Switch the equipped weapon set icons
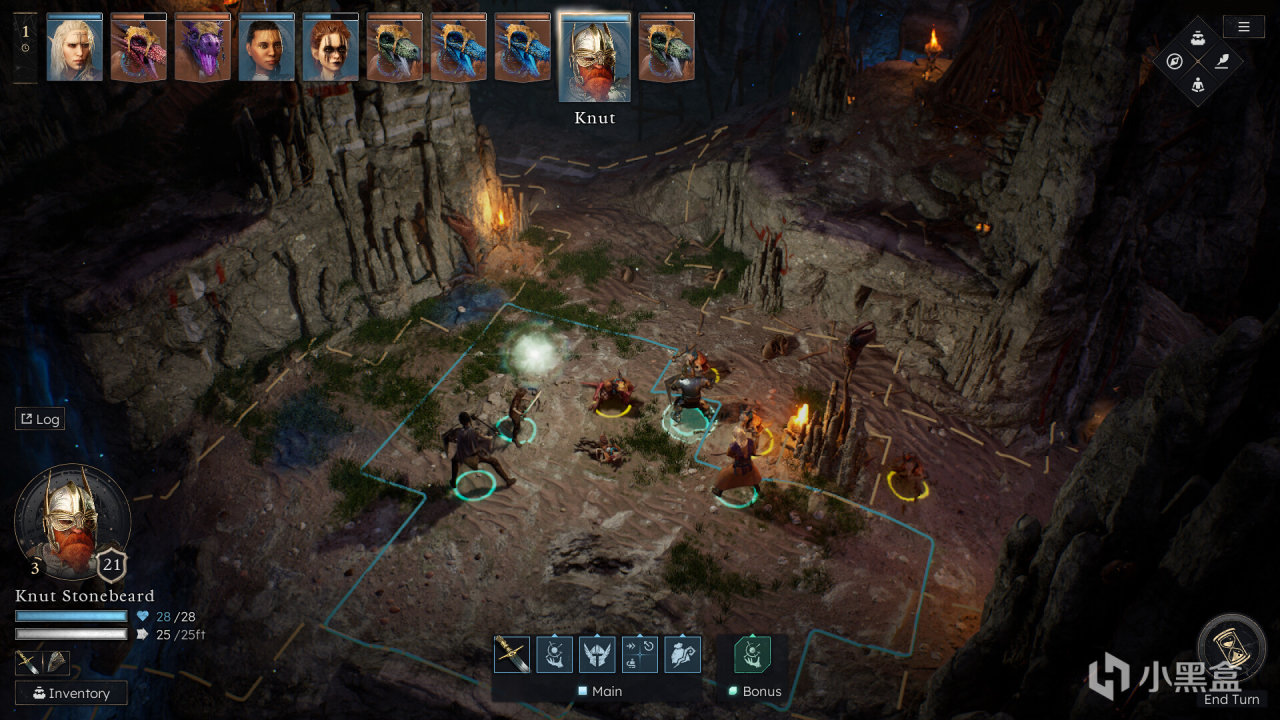This screenshot has height=720, width=1280. tap(42, 663)
